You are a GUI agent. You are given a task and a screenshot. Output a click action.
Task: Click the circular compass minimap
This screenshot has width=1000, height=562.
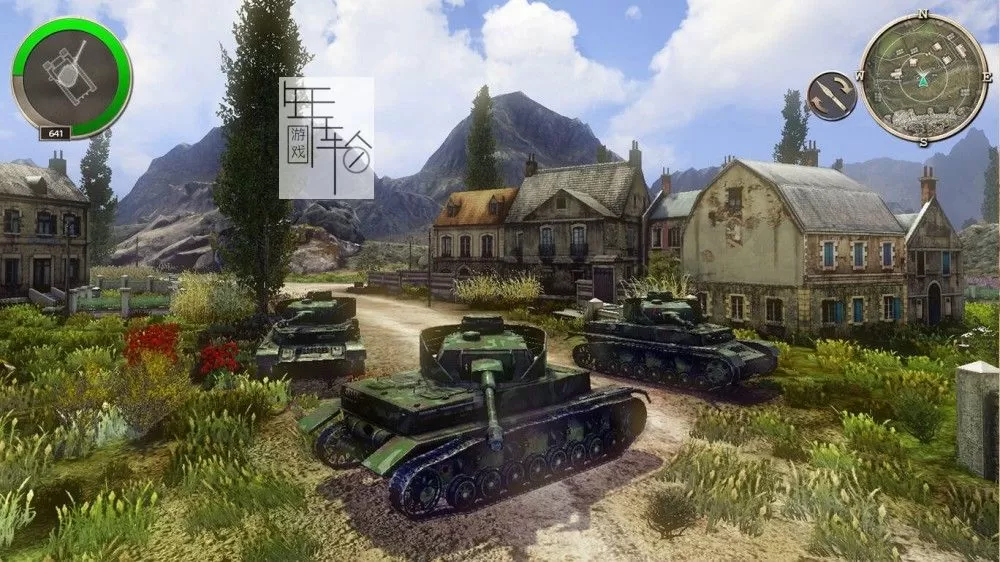pos(923,77)
